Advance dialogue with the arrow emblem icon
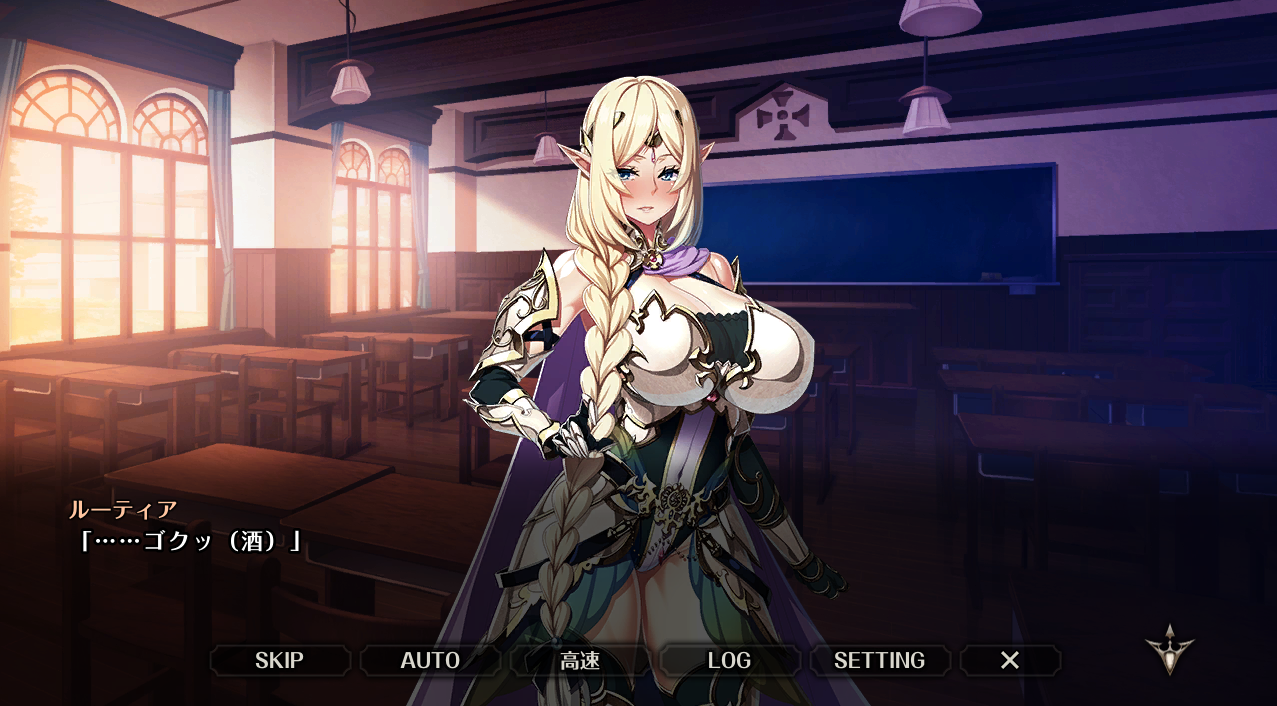The image size is (1277, 706). tap(1169, 648)
